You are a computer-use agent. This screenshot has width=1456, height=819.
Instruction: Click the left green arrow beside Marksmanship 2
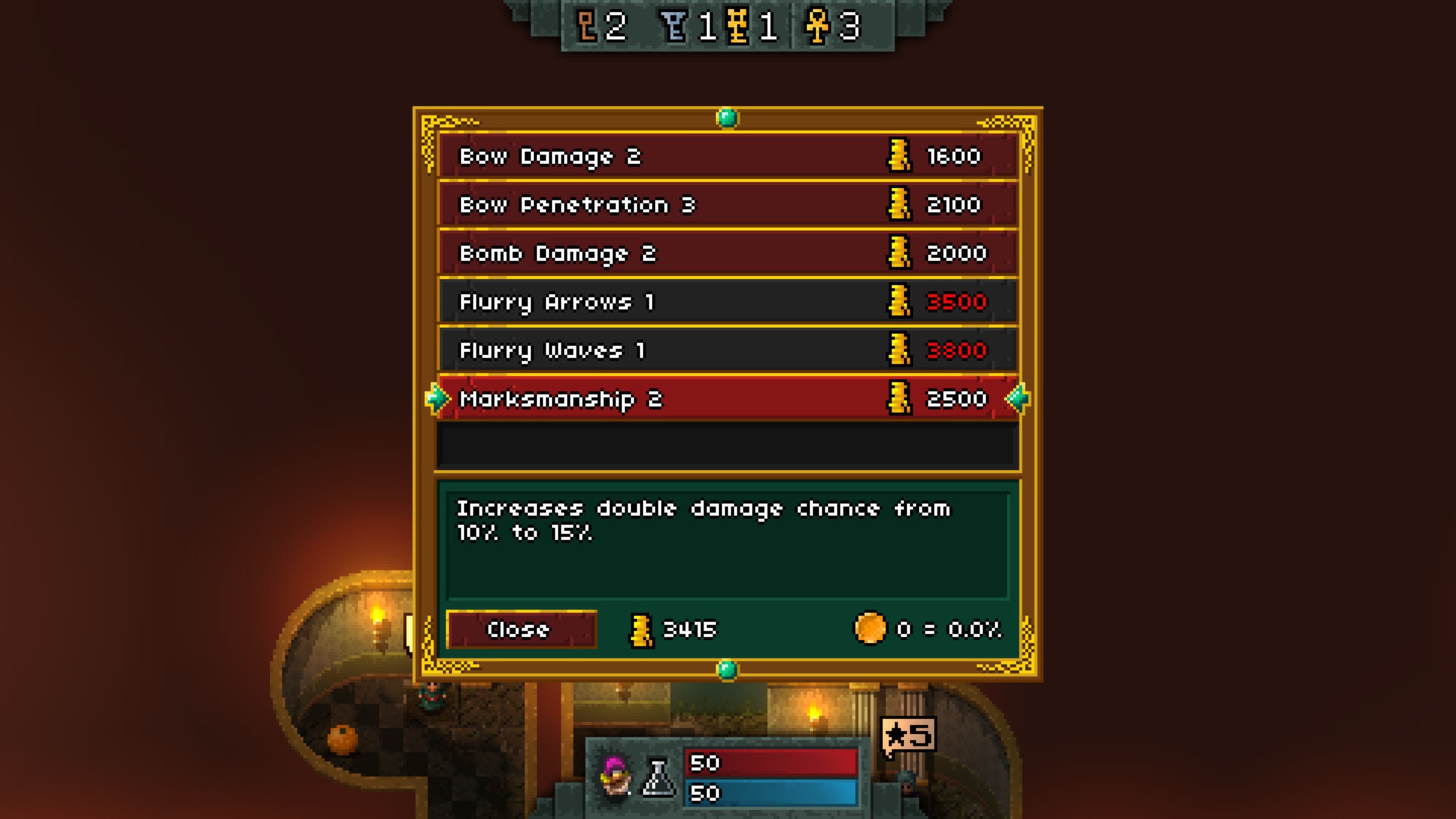tap(437, 397)
